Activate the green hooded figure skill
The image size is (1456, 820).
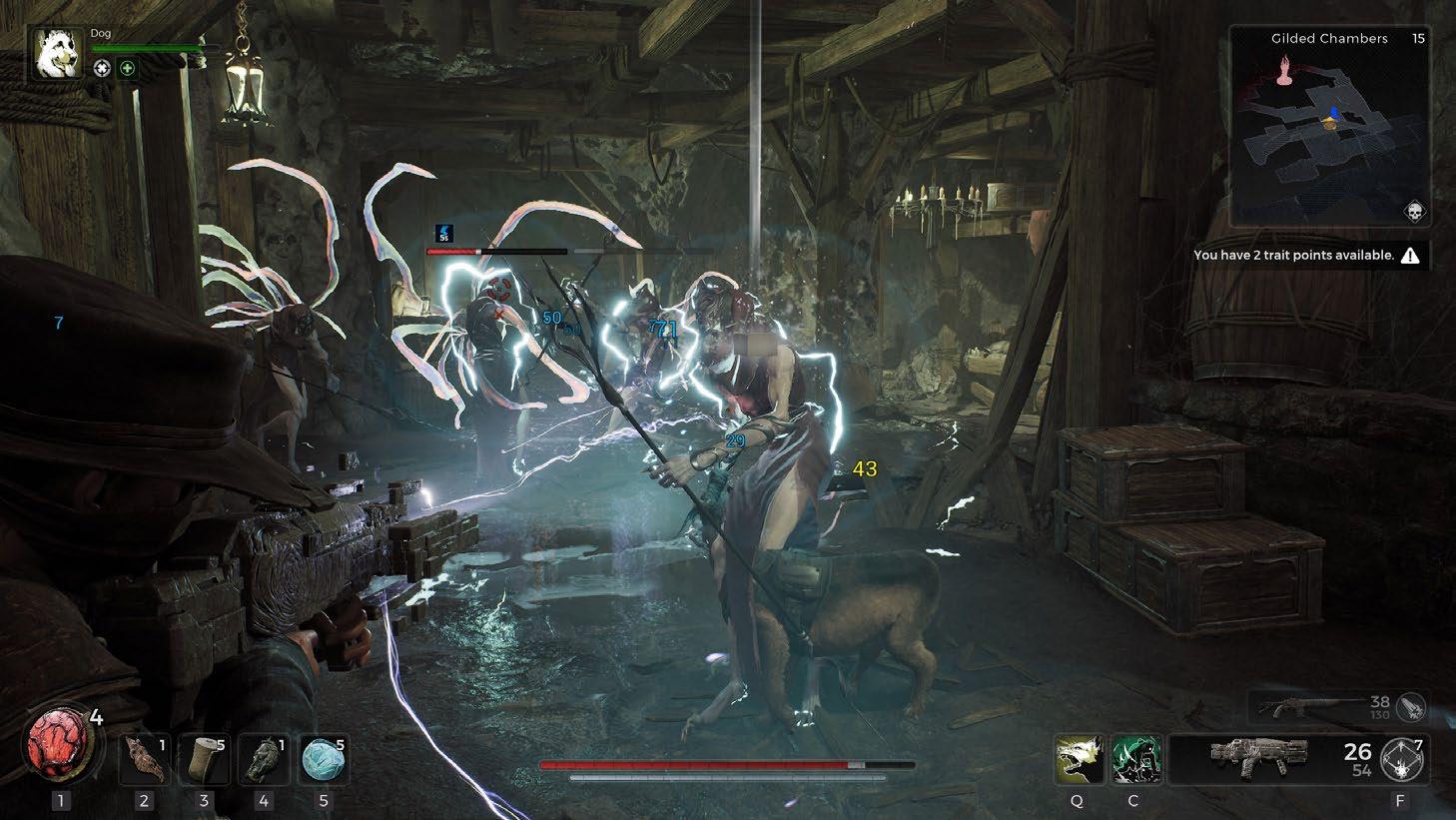pyautogui.click(x=1136, y=760)
